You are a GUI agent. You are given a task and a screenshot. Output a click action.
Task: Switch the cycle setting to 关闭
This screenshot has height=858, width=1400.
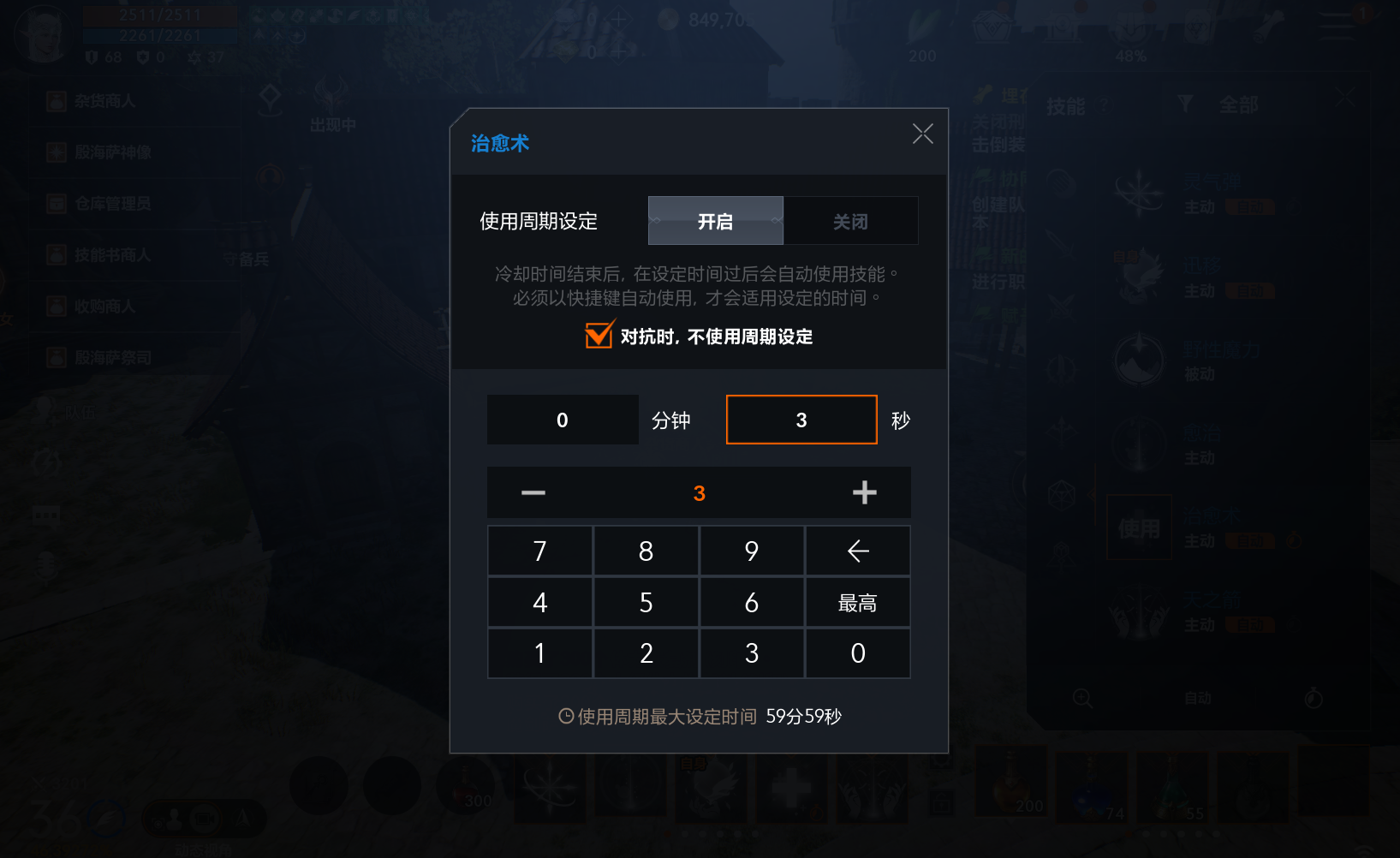(851, 220)
